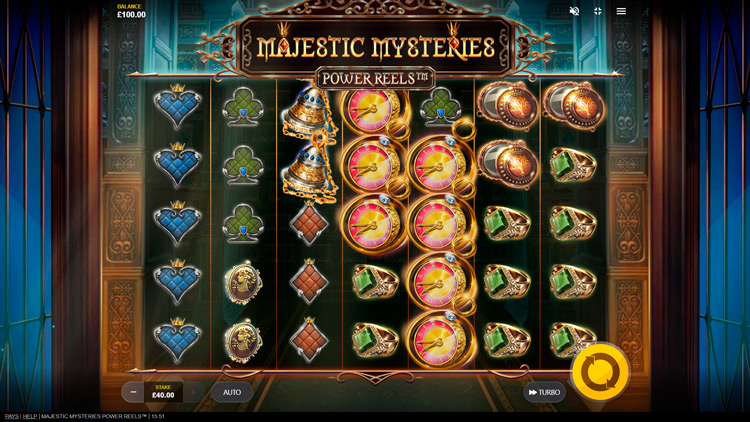Open the Auto spin options

(x=232, y=392)
